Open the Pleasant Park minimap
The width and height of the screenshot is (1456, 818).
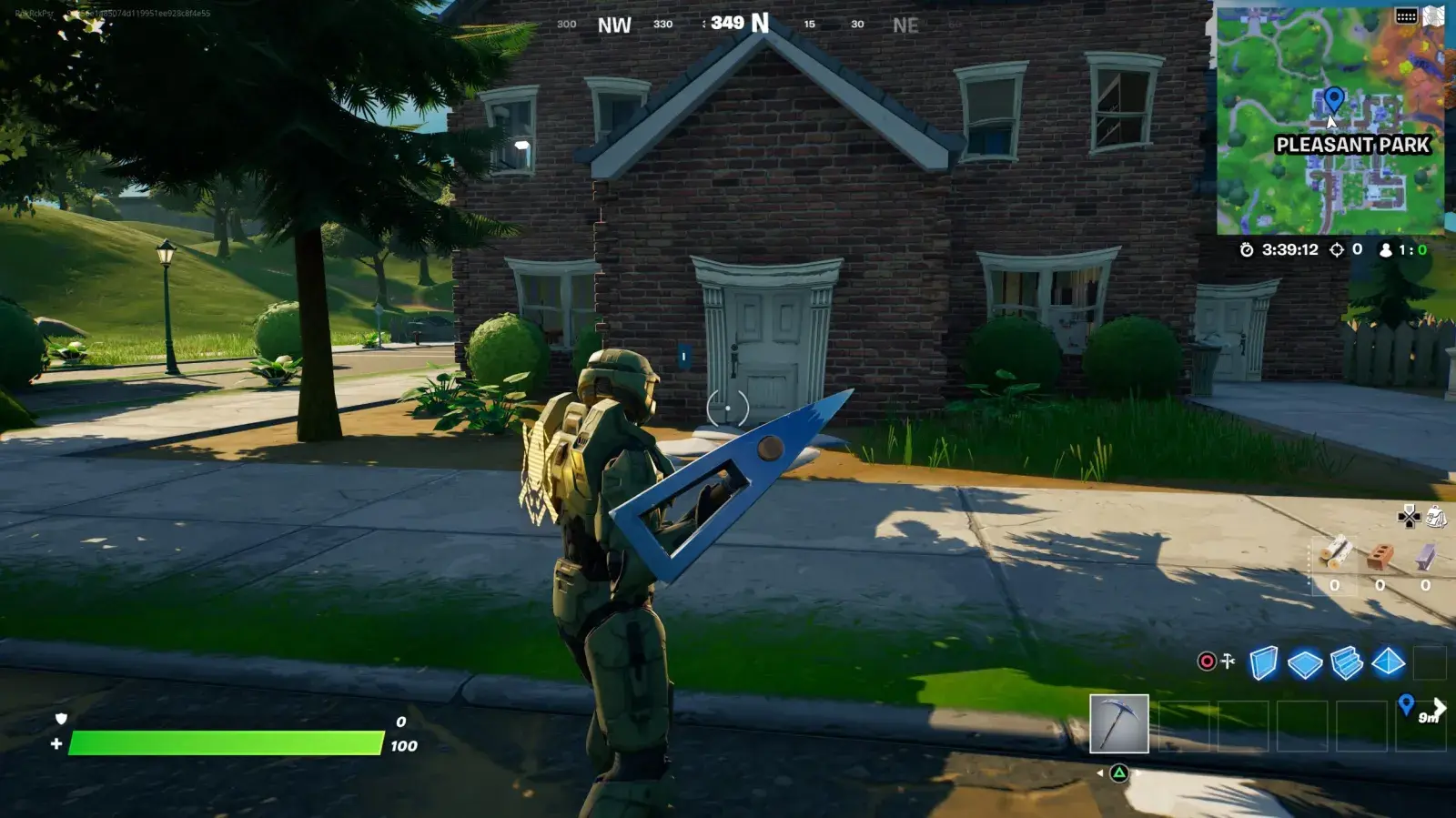click(1330, 120)
